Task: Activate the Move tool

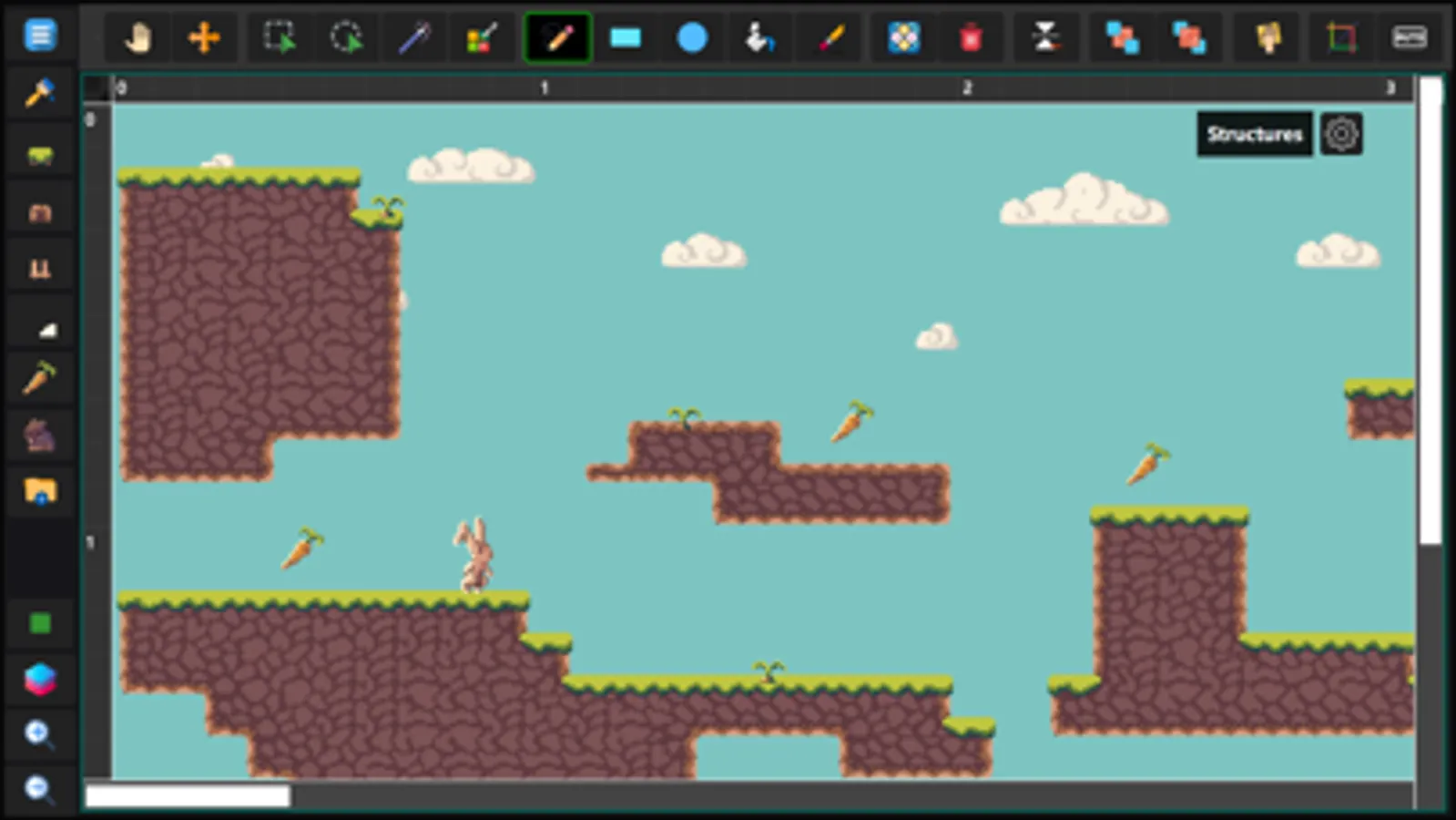Action: pos(206,37)
